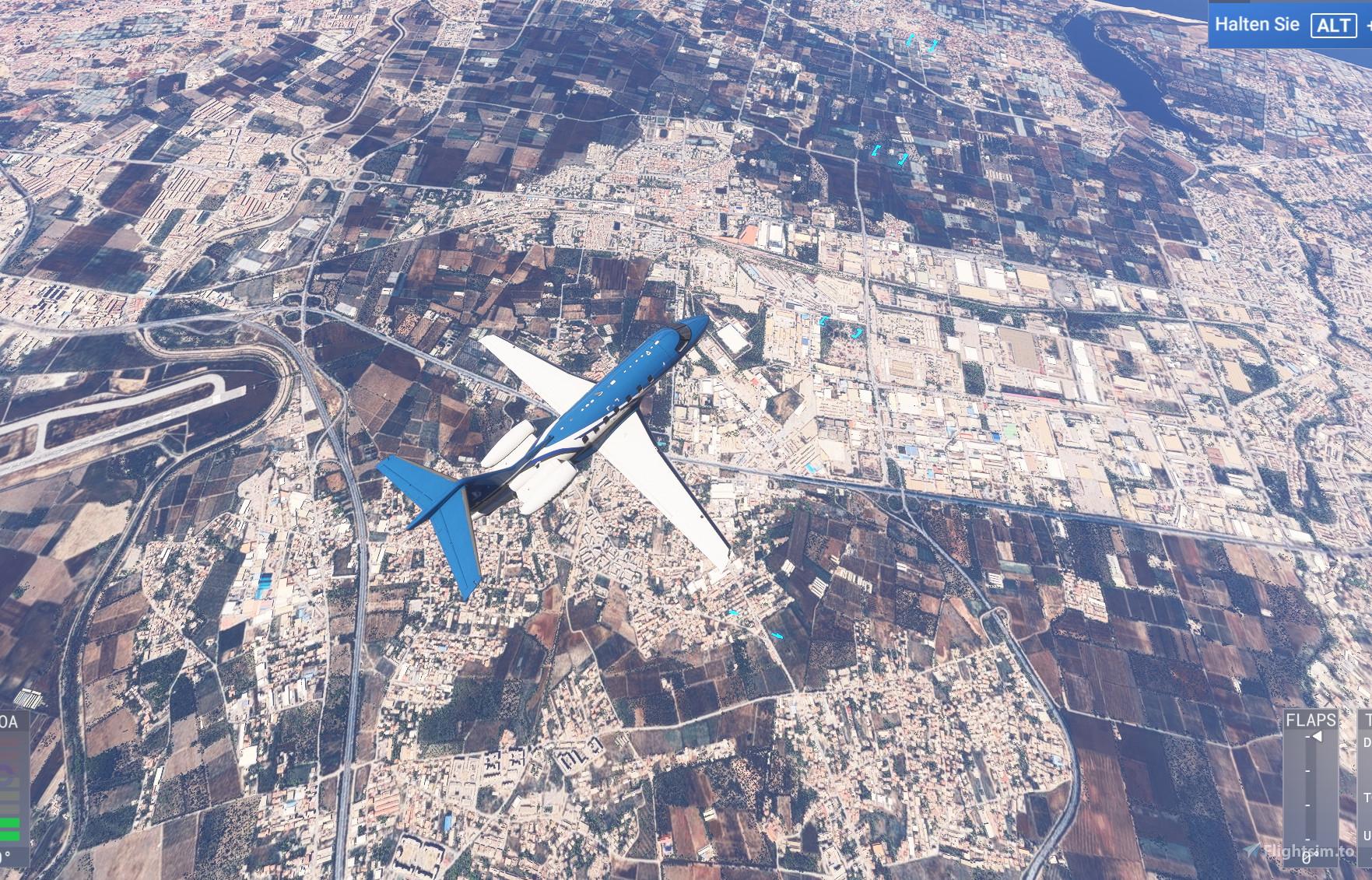This screenshot has width=1372, height=880.
Task: Click the ALT key badge in the hint banner
Action: click(x=1333, y=26)
